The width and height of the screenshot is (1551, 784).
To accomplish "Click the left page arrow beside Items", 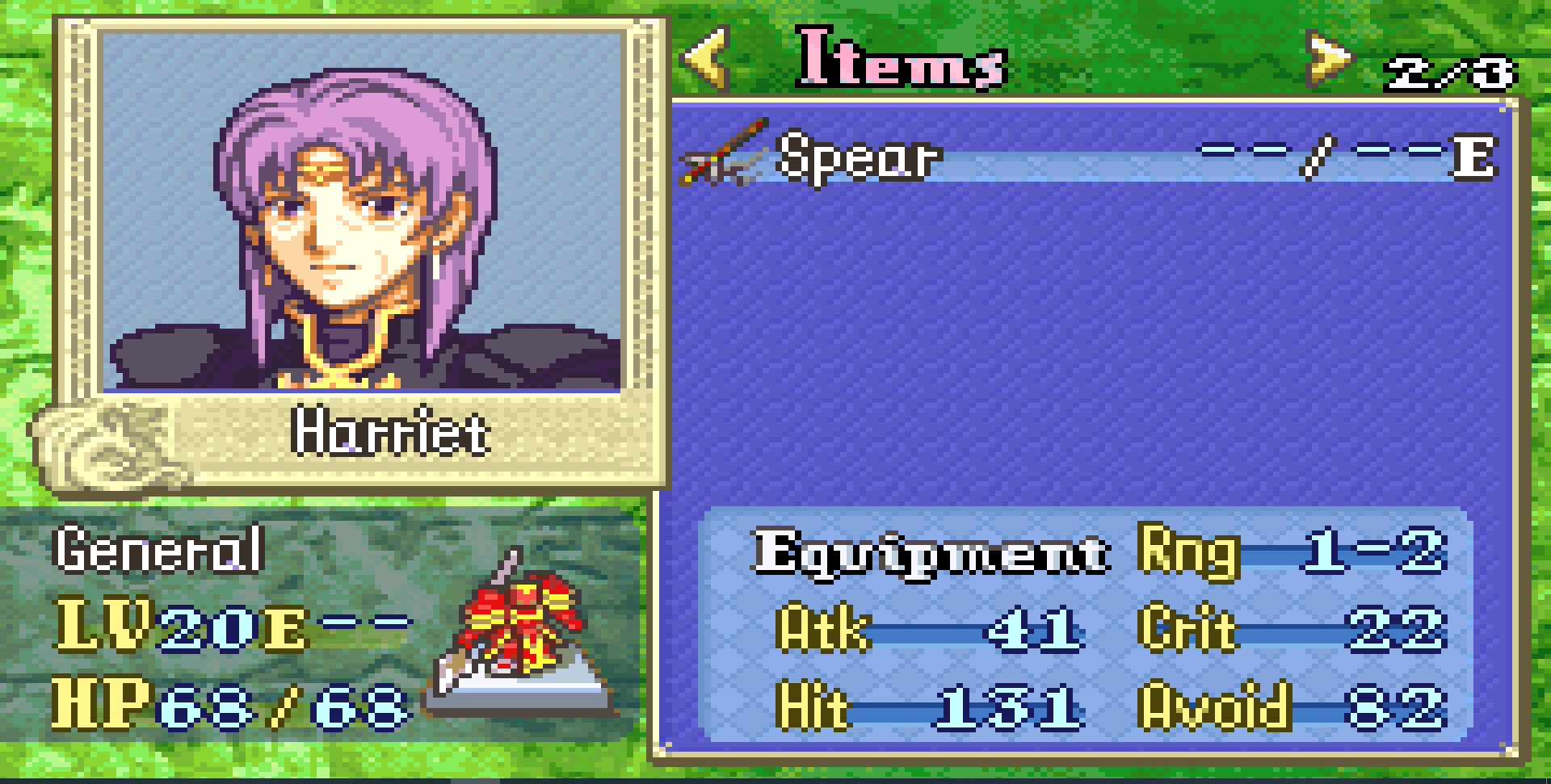I will click(x=708, y=57).
